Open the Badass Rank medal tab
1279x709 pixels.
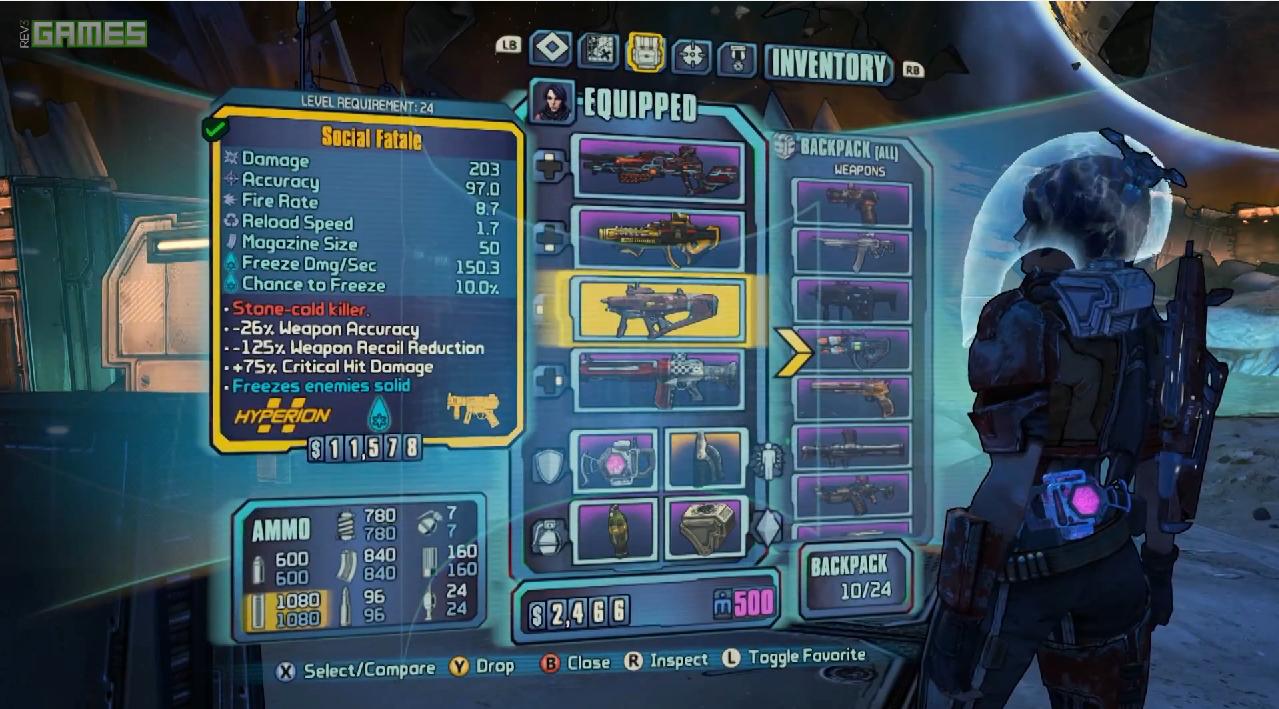[738, 56]
